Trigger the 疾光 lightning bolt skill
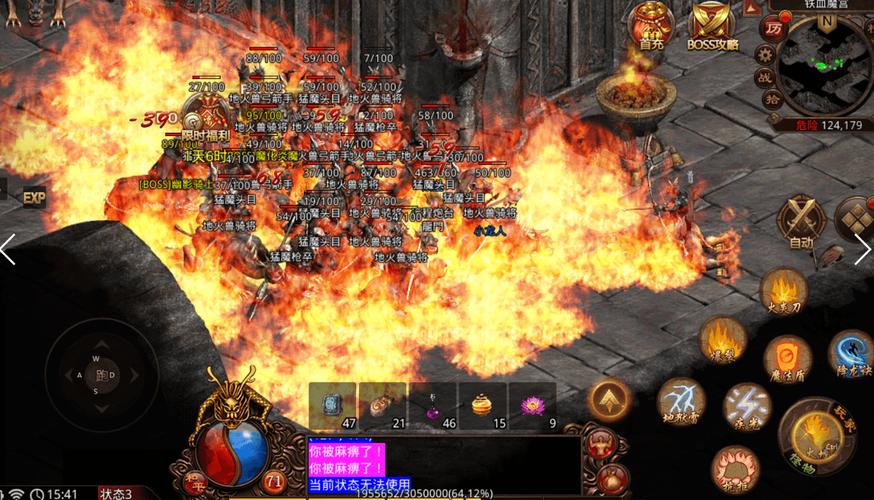 747,407
